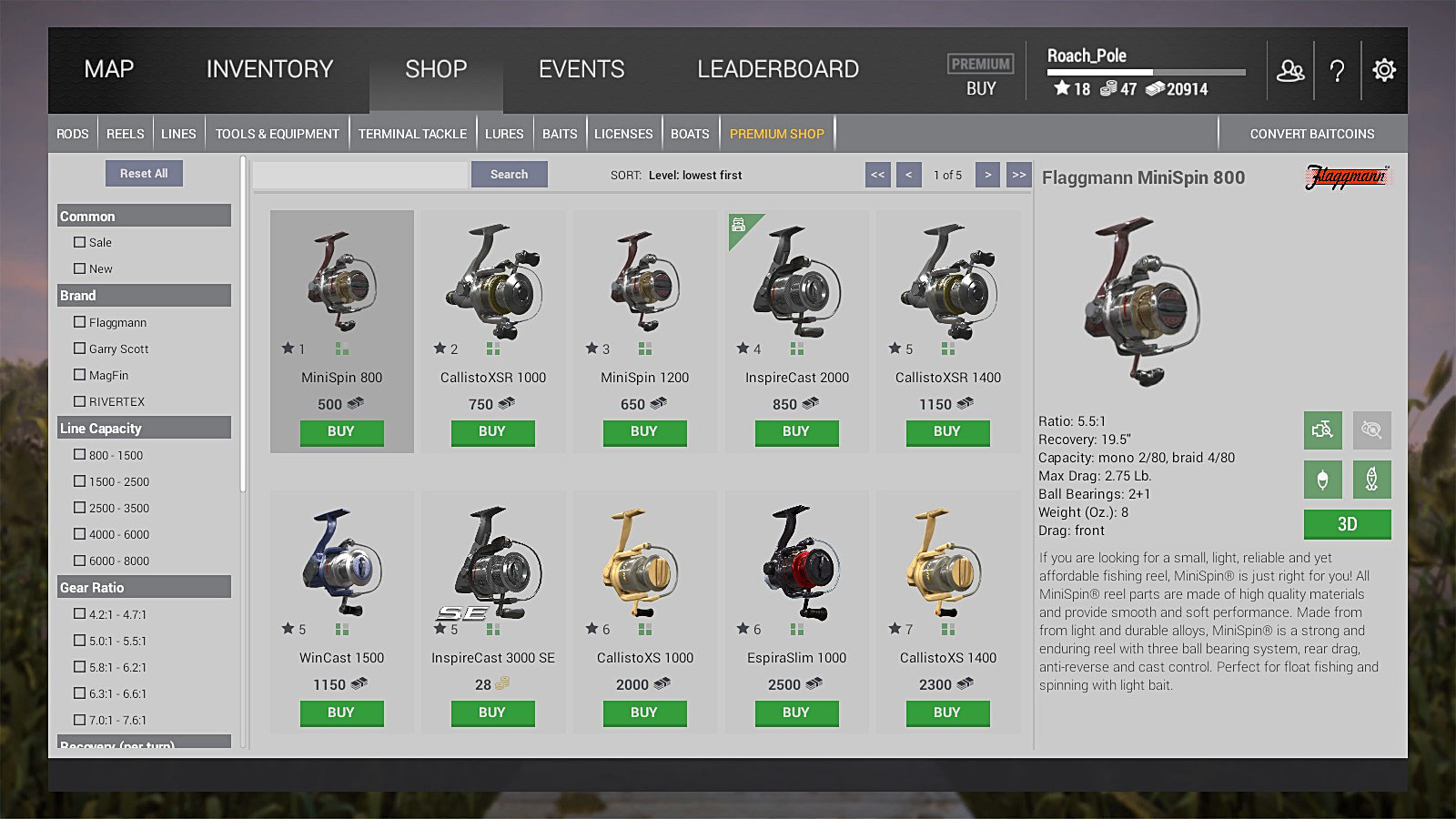Toggle the 5.0:1 - 5.5:1 gear ratio filter

point(80,641)
